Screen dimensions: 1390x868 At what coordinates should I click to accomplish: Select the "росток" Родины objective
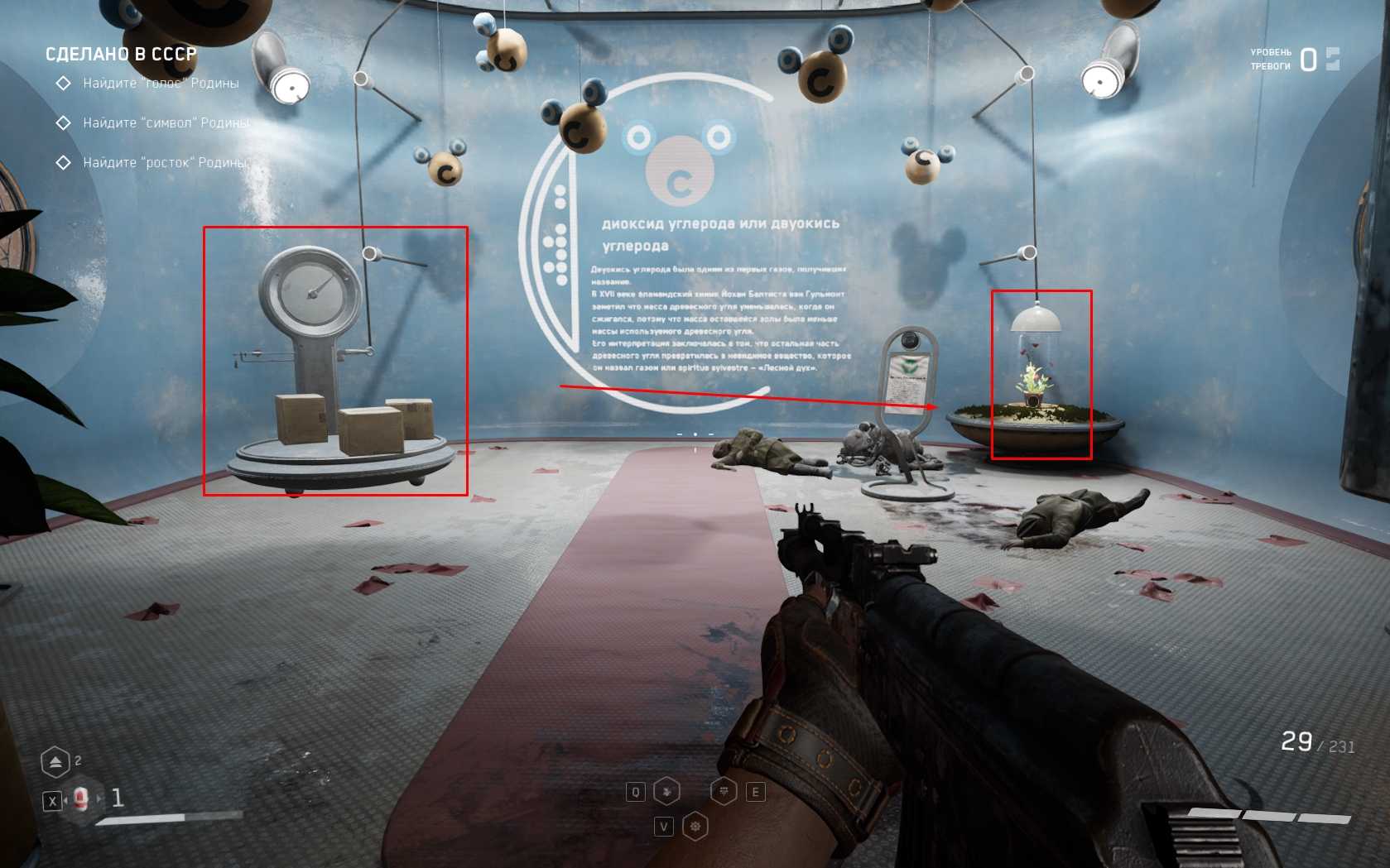165,162
